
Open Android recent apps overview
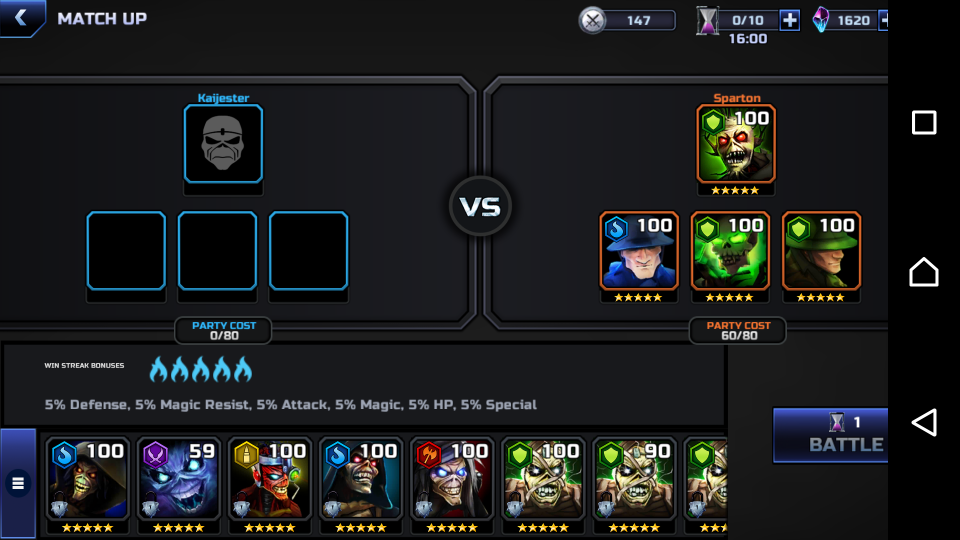click(924, 123)
